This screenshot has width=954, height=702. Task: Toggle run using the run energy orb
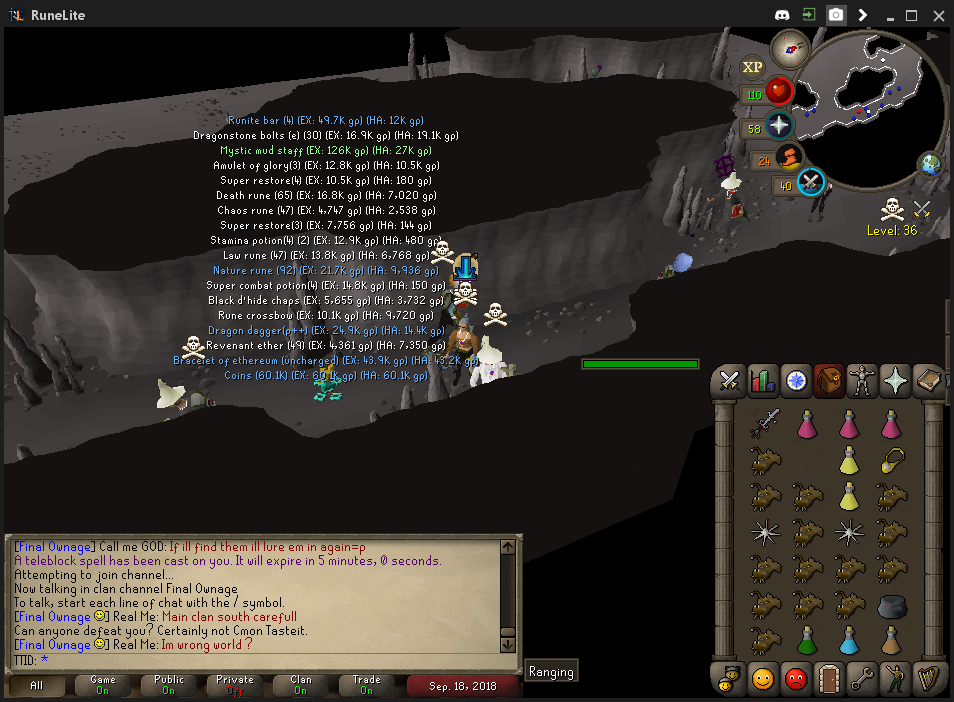(x=789, y=157)
